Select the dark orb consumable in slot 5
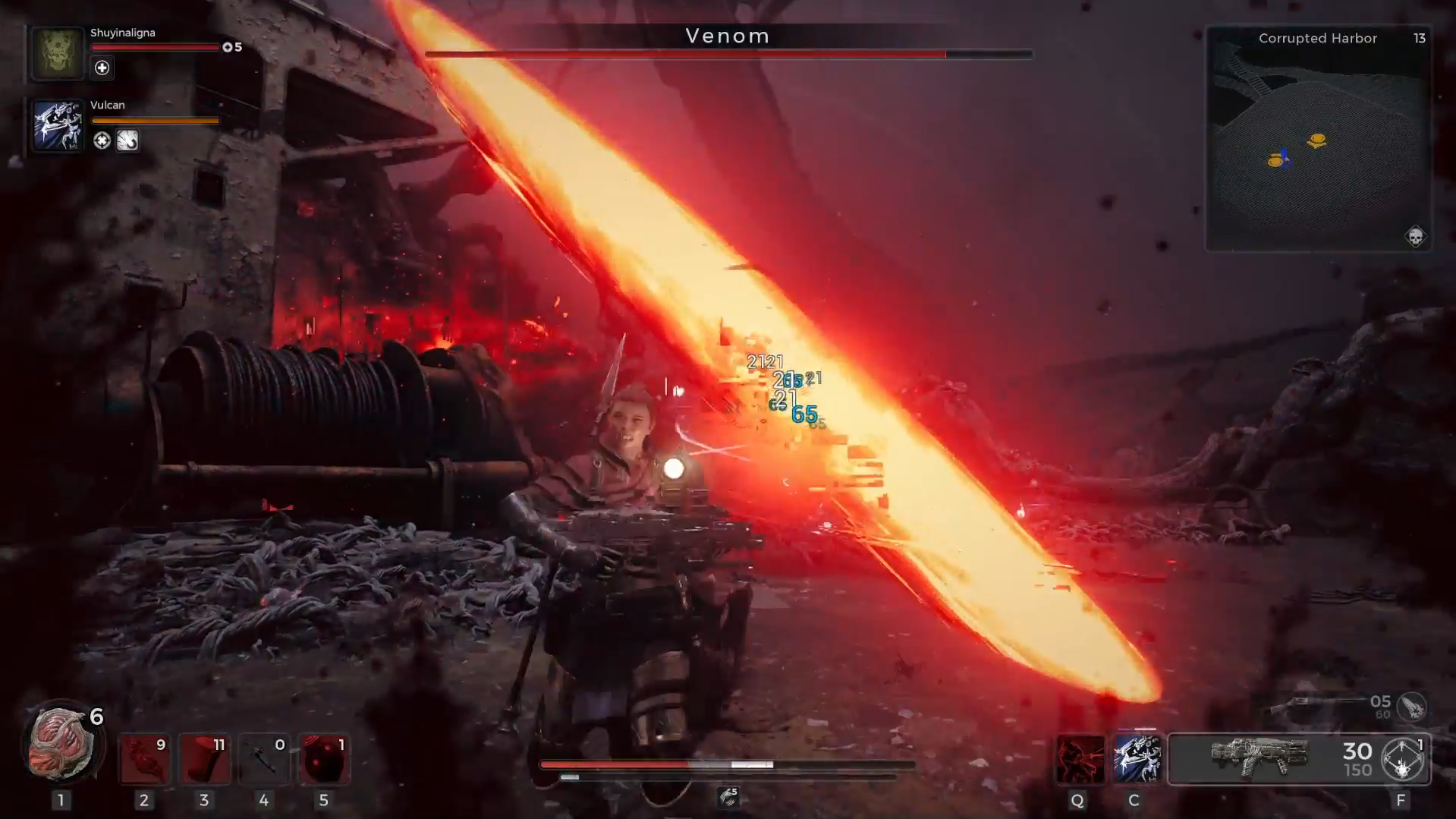The height and width of the screenshot is (819, 1456). (x=324, y=758)
